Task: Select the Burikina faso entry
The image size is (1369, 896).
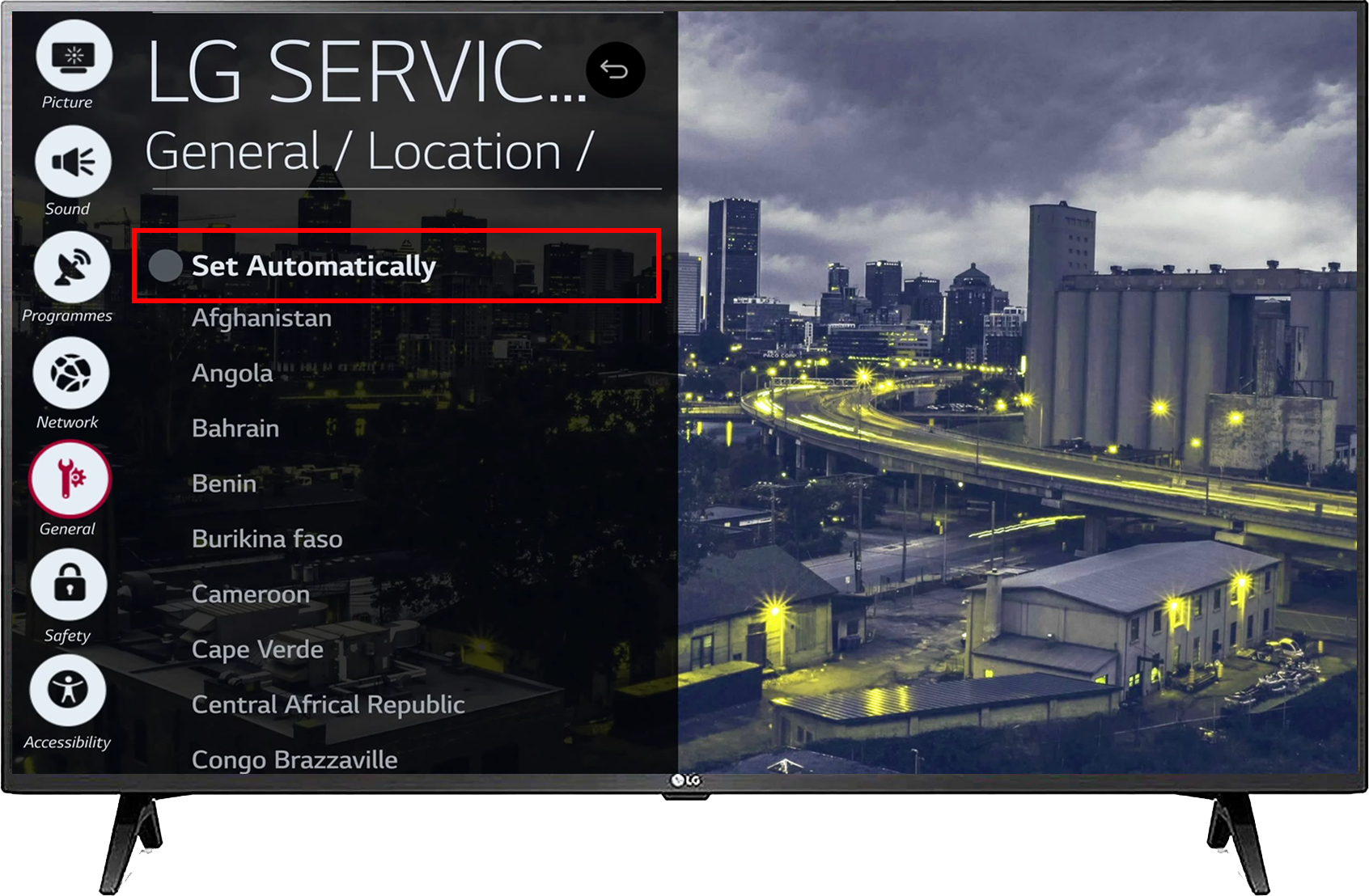Action: pos(267,539)
